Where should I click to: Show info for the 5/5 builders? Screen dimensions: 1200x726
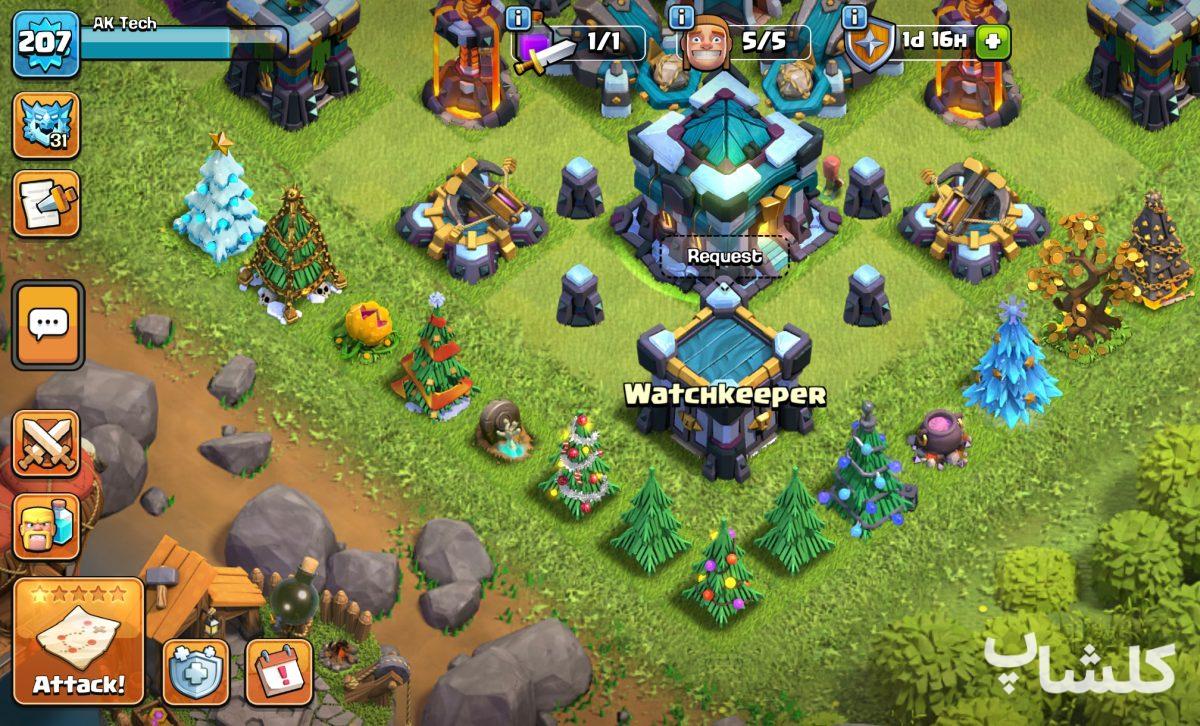[681, 17]
